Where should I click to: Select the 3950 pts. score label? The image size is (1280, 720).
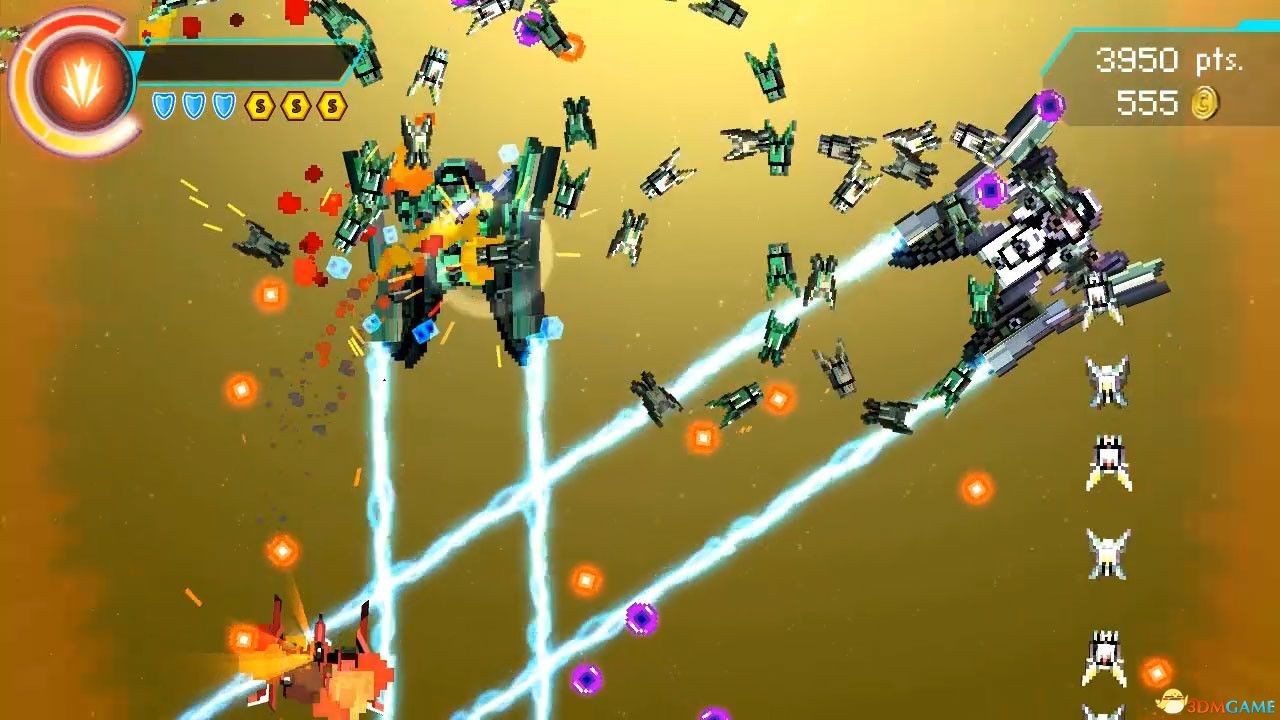pos(1168,62)
